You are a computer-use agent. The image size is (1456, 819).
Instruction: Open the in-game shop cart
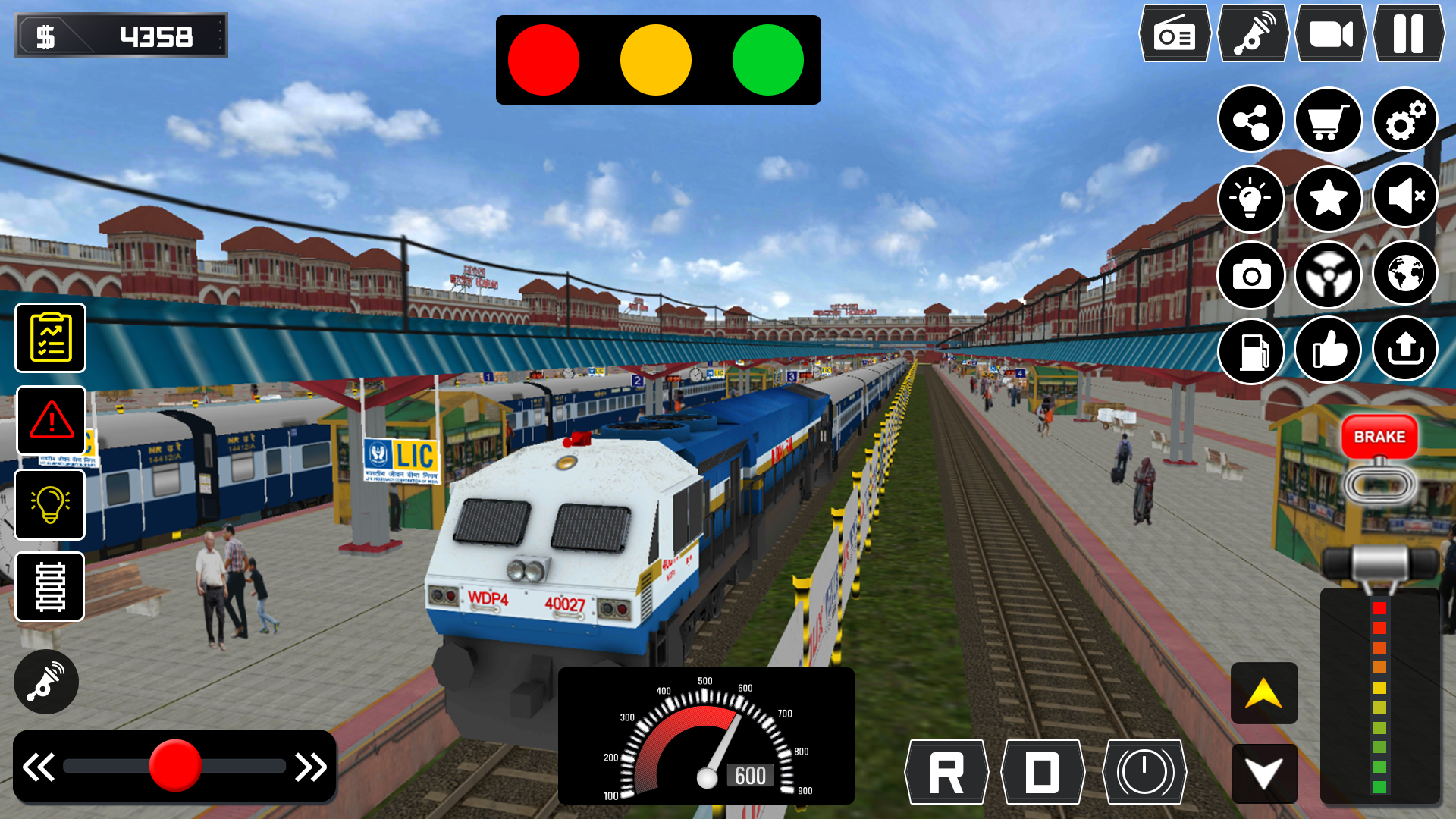point(1329,120)
